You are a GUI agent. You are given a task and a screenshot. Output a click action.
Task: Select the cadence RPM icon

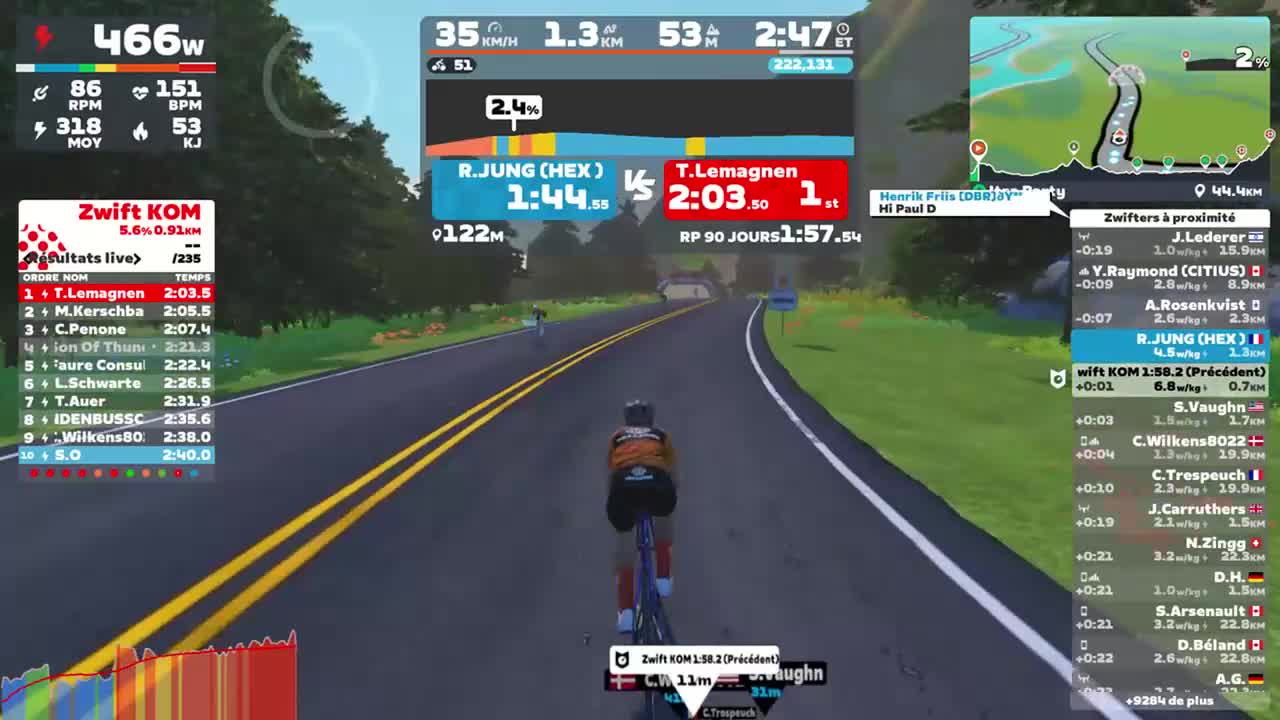[41, 91]
